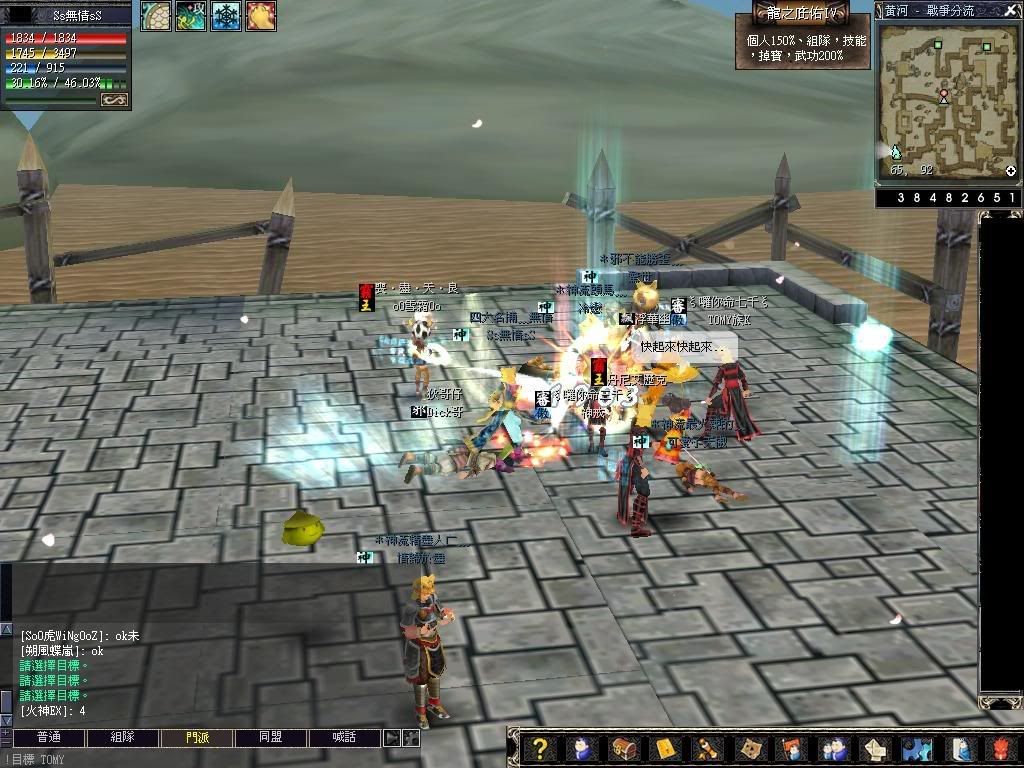Click the letters mail icon

tap(876, 749)
